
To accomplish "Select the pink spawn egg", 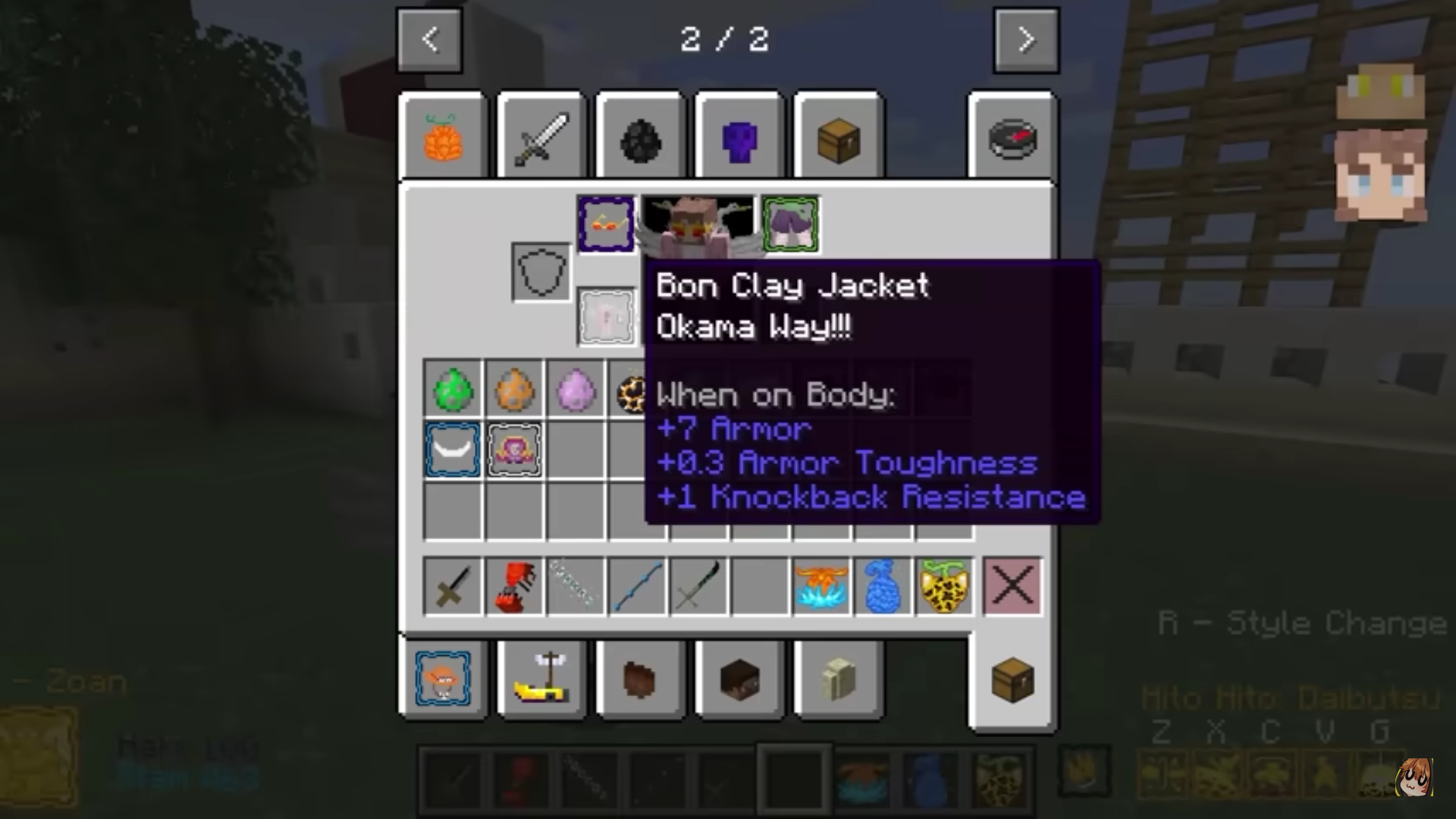I will tap(576, 389).
